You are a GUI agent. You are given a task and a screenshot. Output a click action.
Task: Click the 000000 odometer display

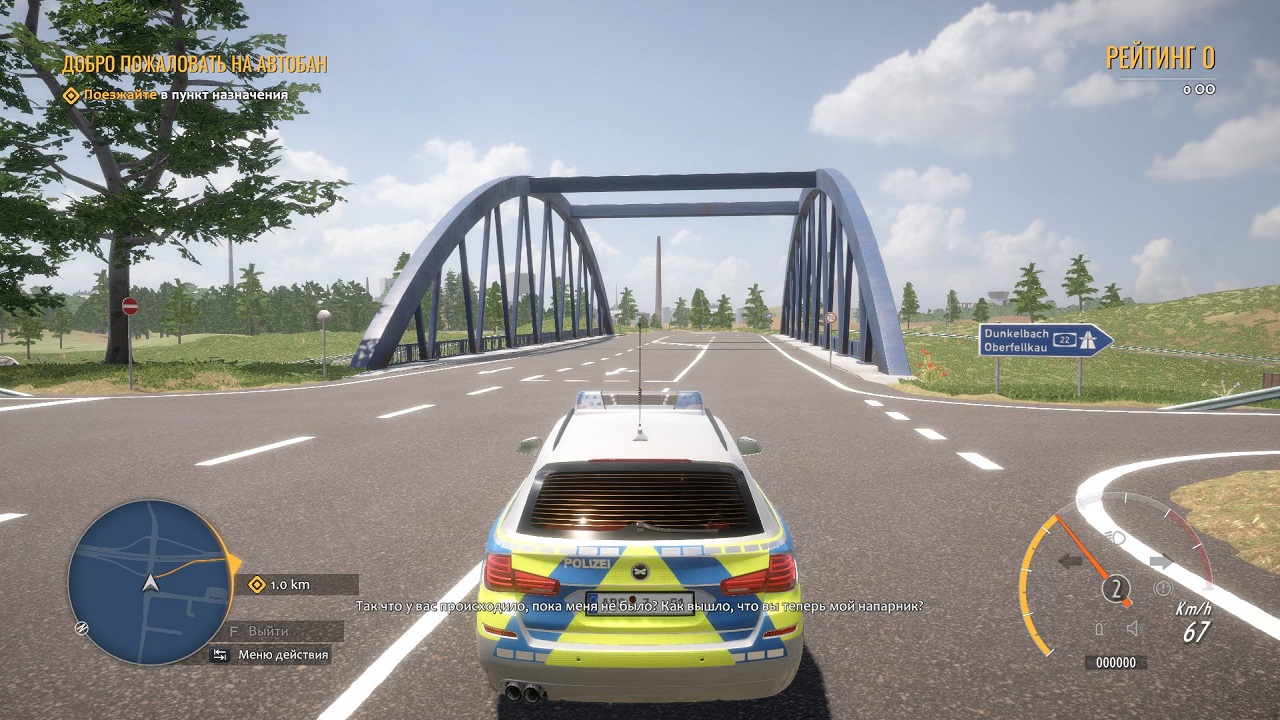tap(1116, 660)
